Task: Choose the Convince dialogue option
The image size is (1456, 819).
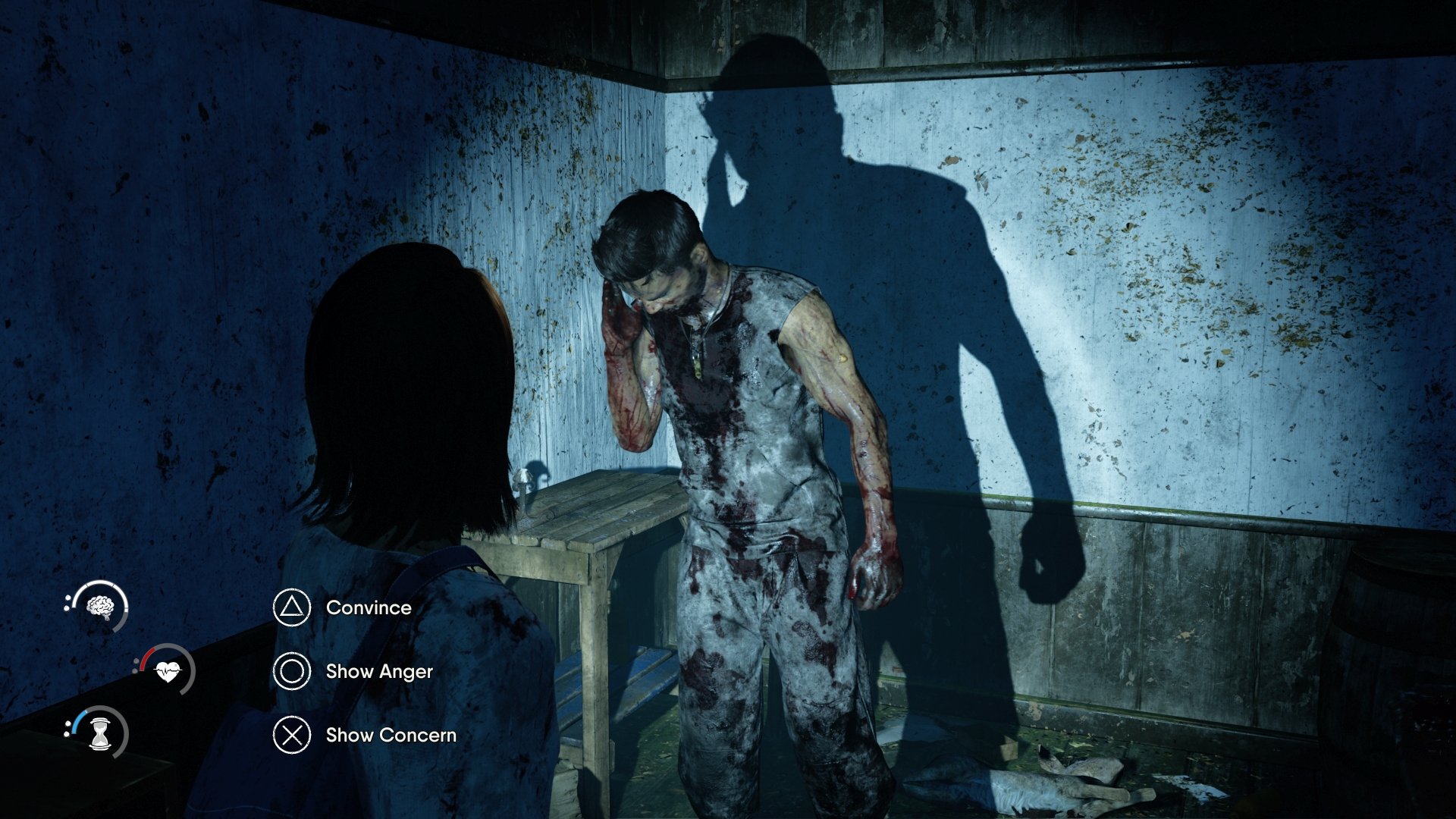Action: 368,607
